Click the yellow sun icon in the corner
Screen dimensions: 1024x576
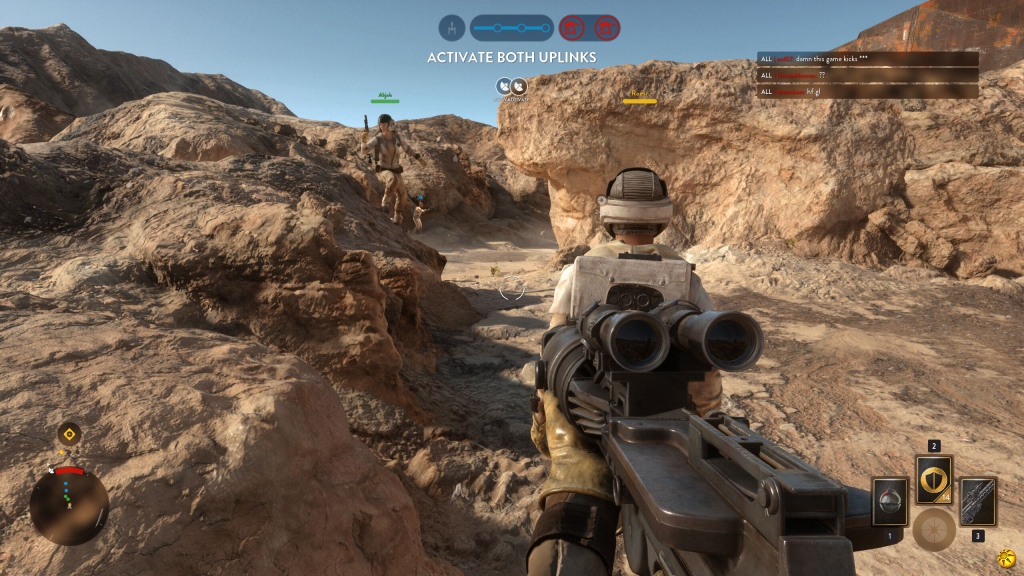tap(1007, 556)
